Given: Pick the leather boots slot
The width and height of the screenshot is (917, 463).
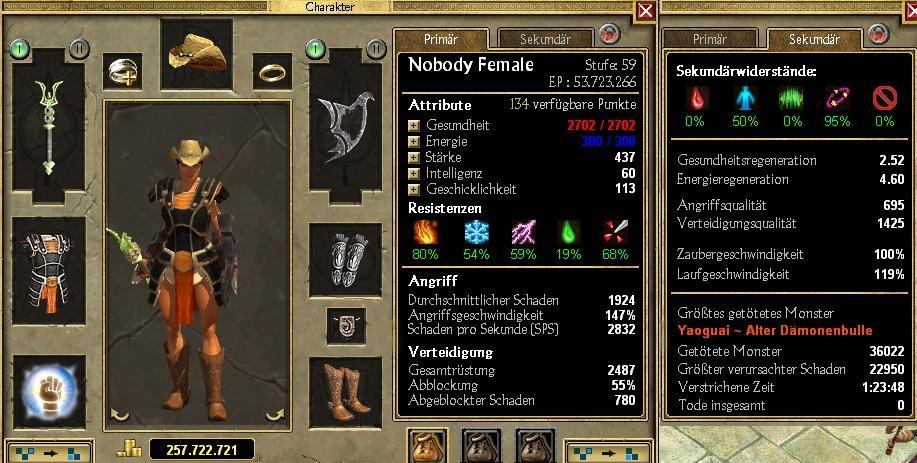Looking at the screenshot, I should 347,390.
